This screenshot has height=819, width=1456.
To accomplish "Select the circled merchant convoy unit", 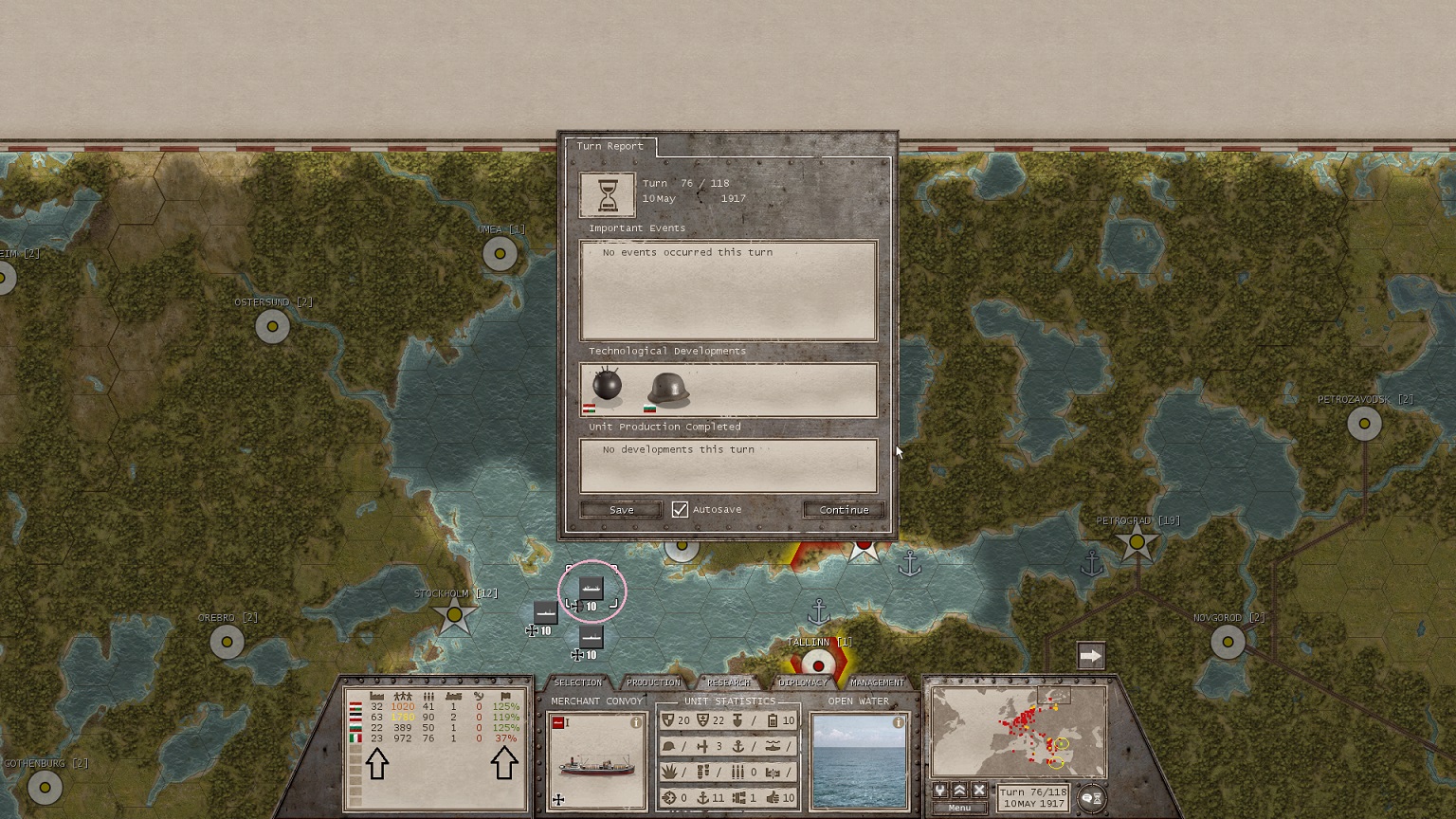I will click(591, 591).
